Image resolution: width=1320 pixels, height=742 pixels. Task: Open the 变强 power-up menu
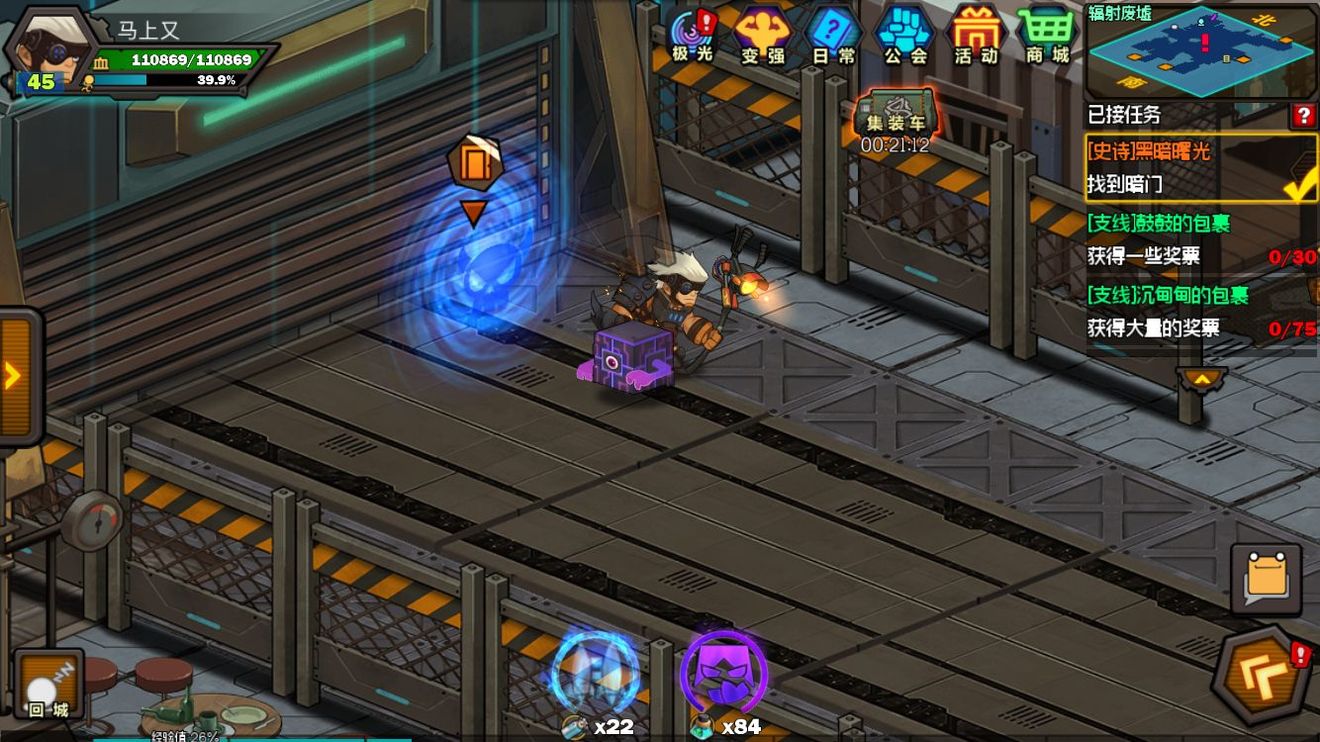click(762, 35)
